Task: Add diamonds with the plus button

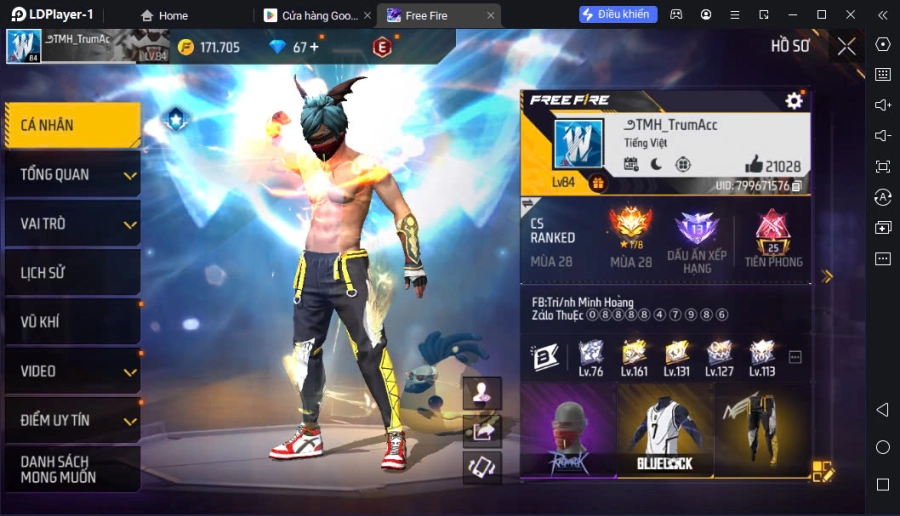Action: click(x=314, y=47)
